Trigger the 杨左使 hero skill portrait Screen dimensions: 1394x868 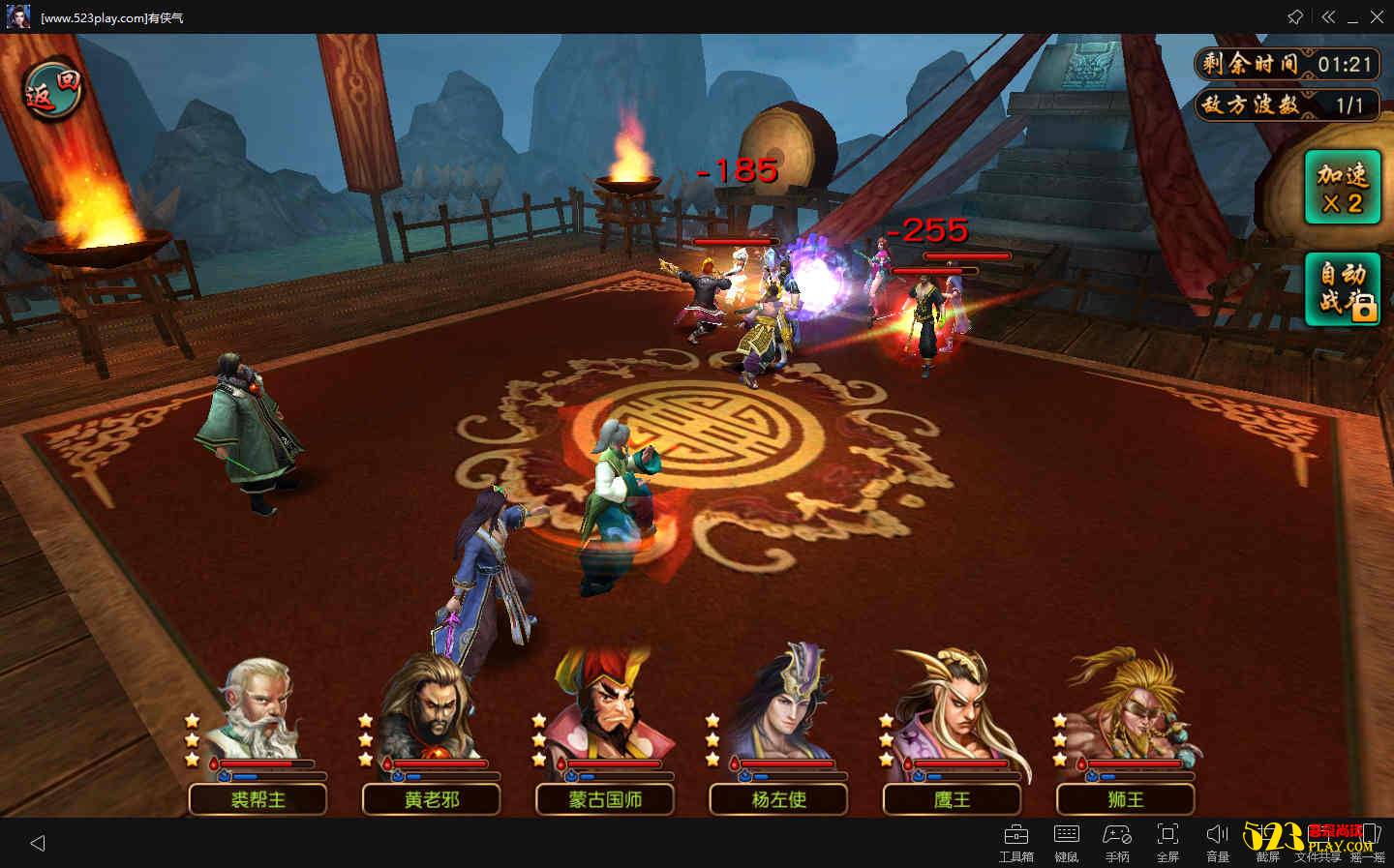(x=780, y=711)
